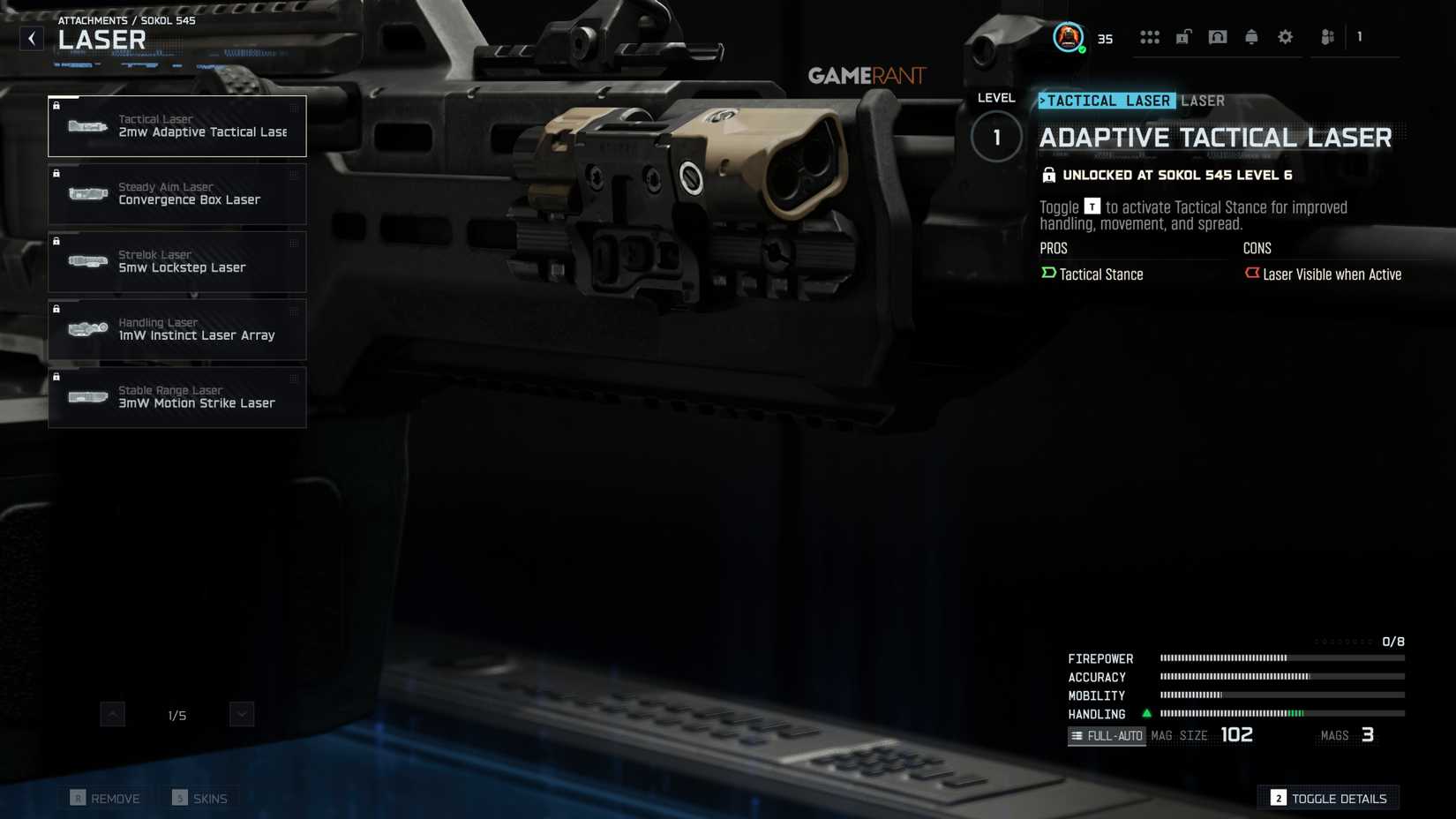Click the Tactical Stance pros icon
This screenshot has width=1456, height=819.
click(1047, 274)
